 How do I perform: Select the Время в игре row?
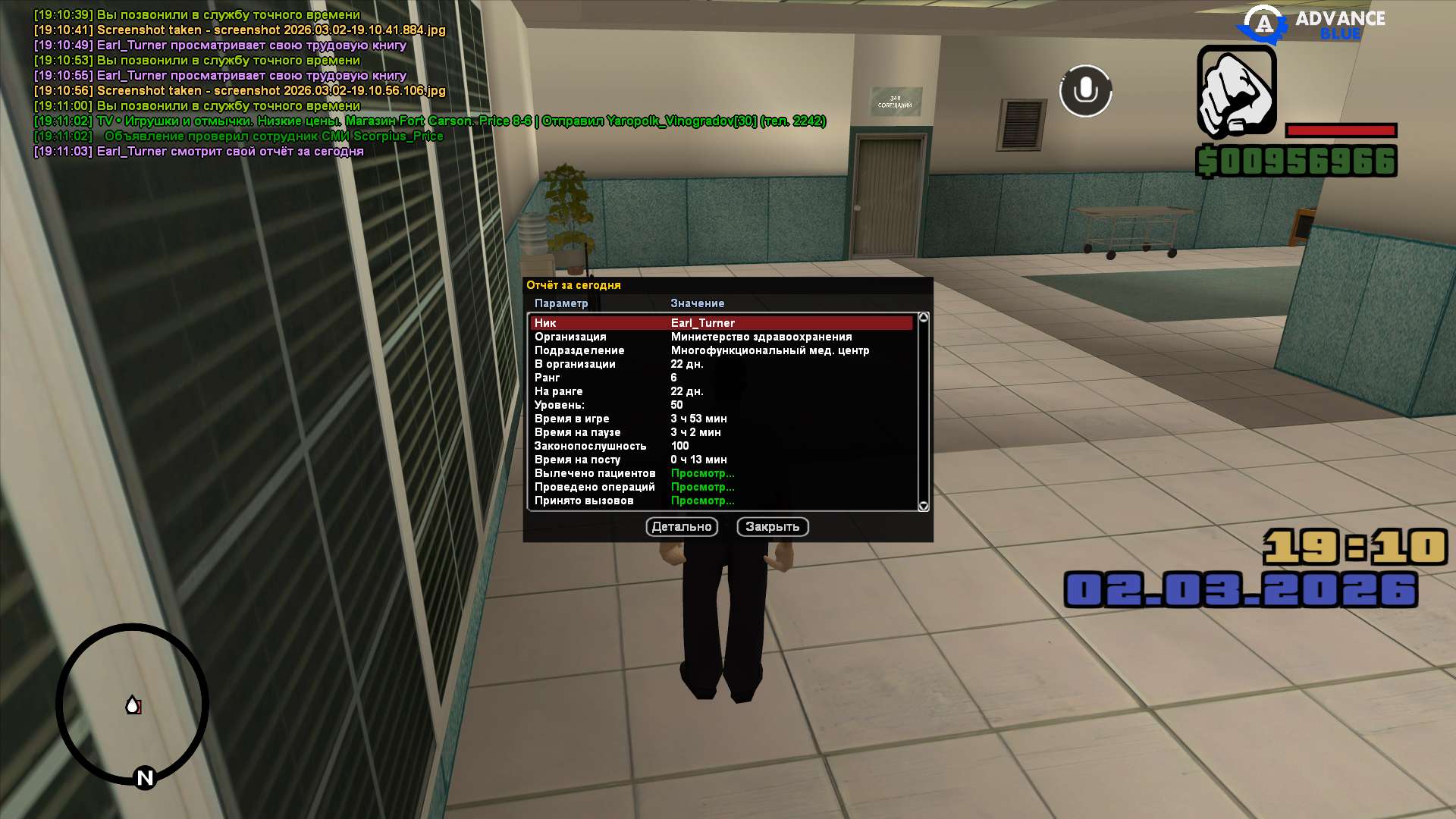point(720,419)
